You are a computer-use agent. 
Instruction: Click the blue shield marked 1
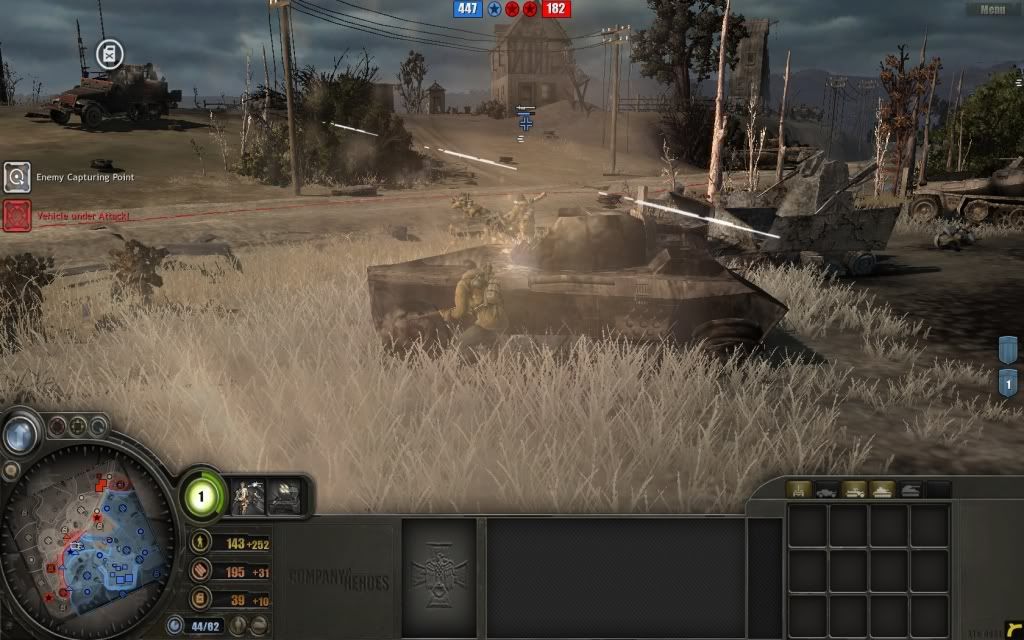1009,382
